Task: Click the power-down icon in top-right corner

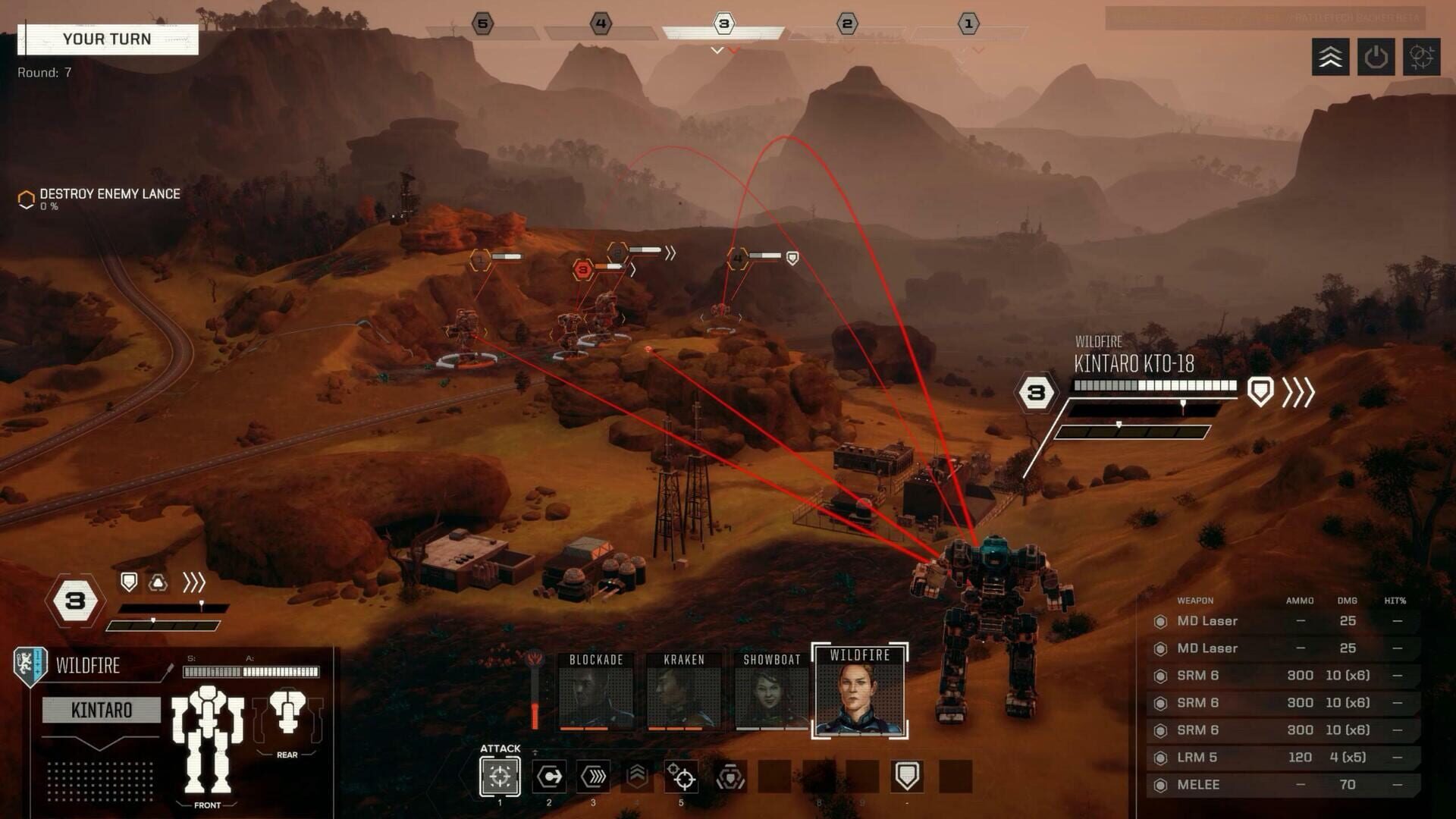Action: point(1376,56)
